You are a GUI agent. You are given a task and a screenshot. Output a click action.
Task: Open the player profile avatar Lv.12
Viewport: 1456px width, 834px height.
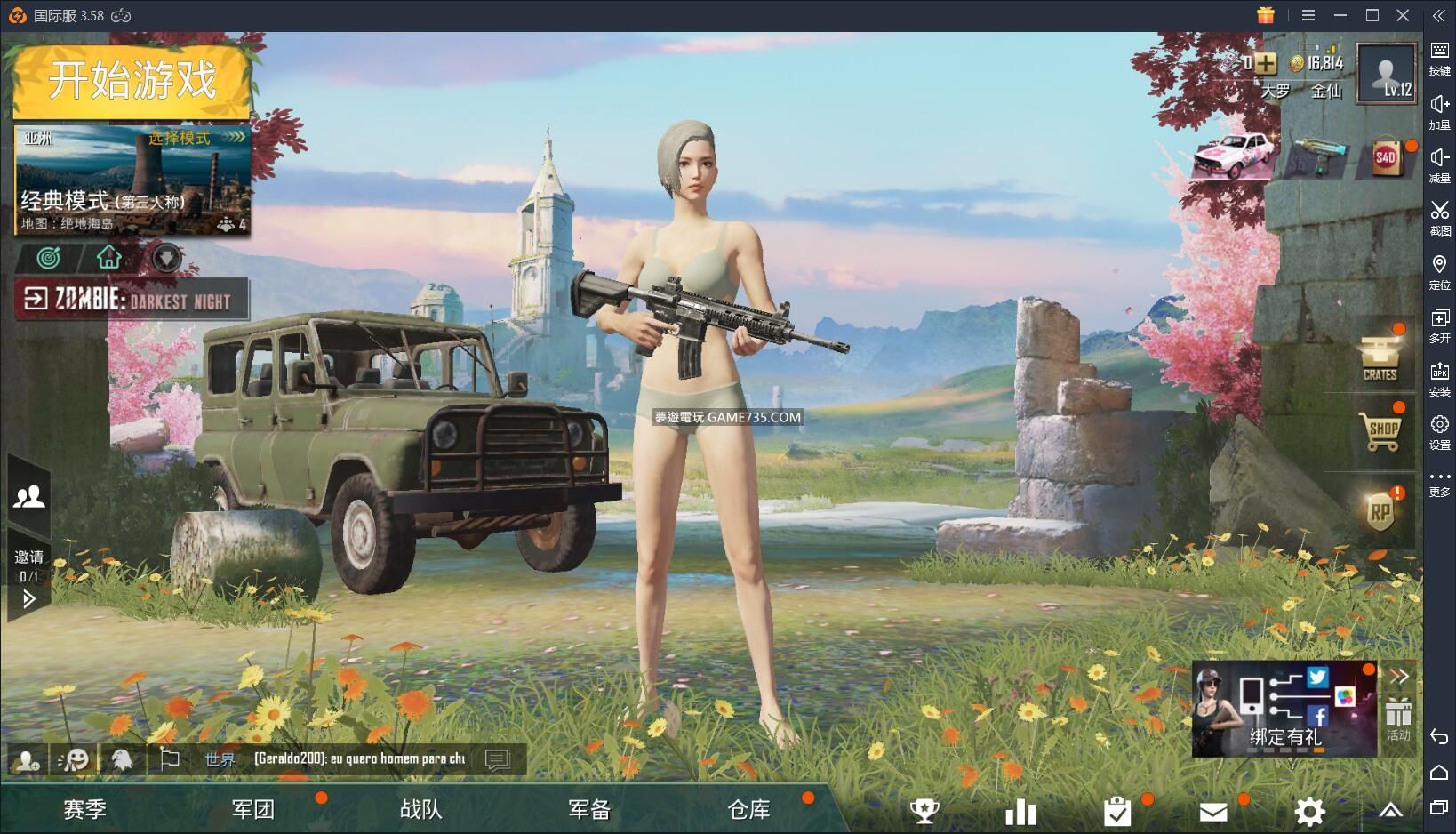click(1387, 75)
